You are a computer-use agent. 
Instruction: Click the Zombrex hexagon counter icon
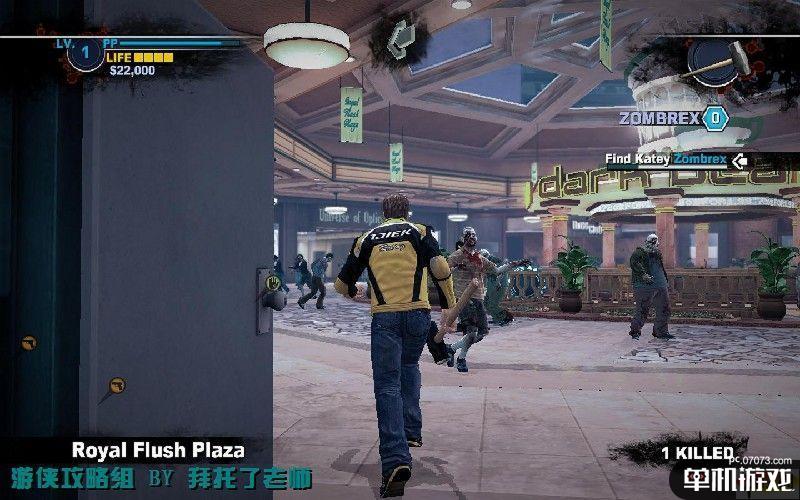coord(715,118)
